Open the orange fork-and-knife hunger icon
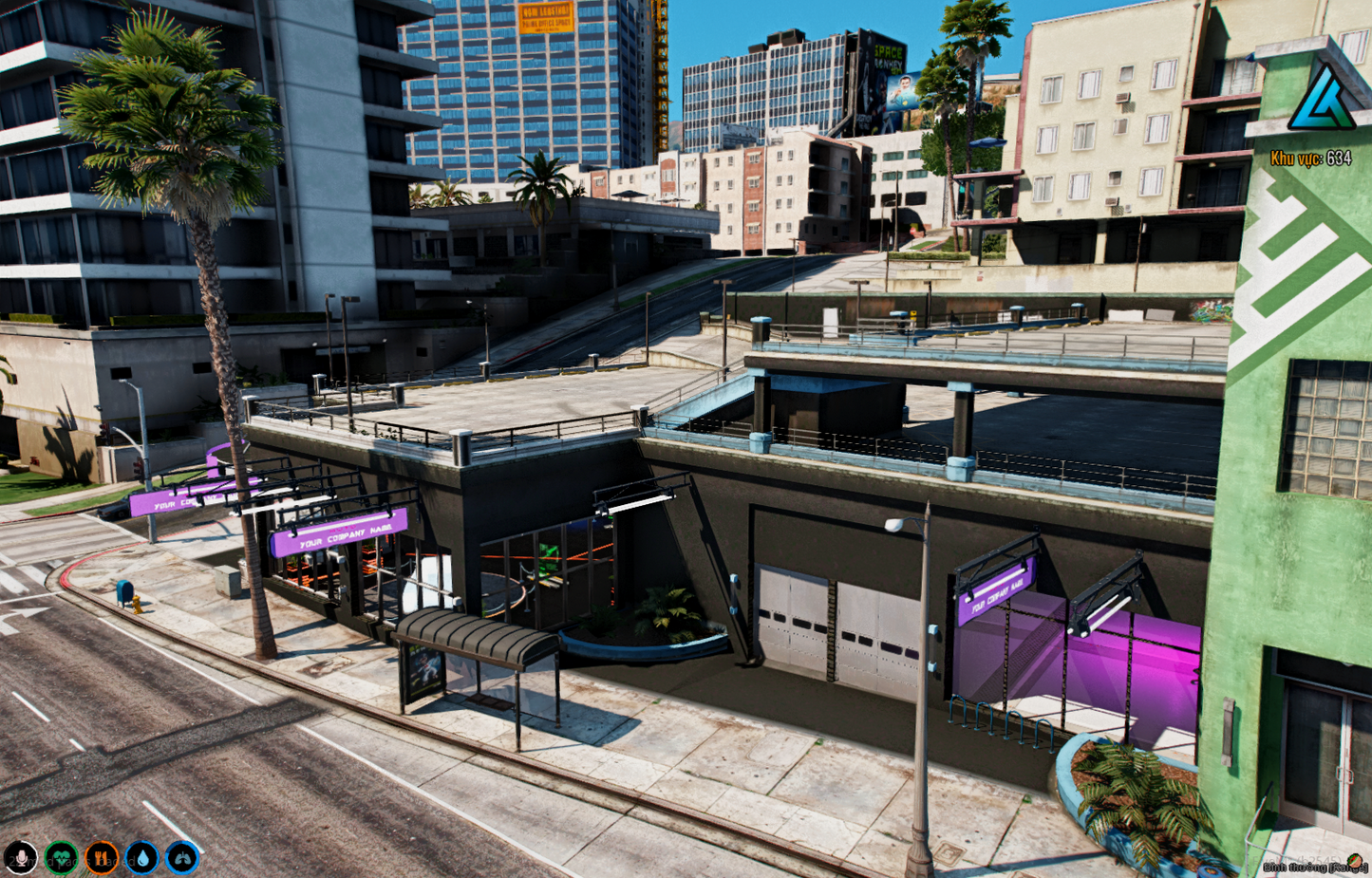 pos(102,858)
